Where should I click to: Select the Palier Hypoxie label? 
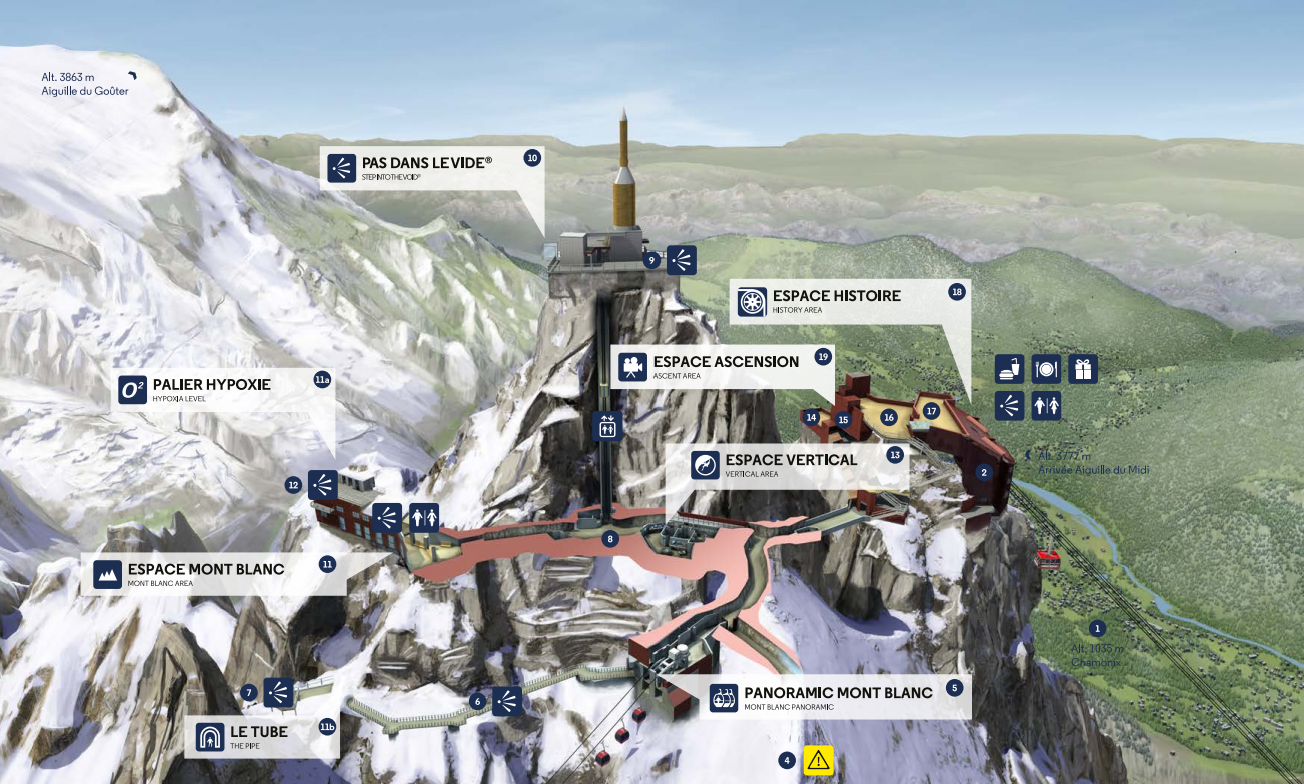(211, 389)
